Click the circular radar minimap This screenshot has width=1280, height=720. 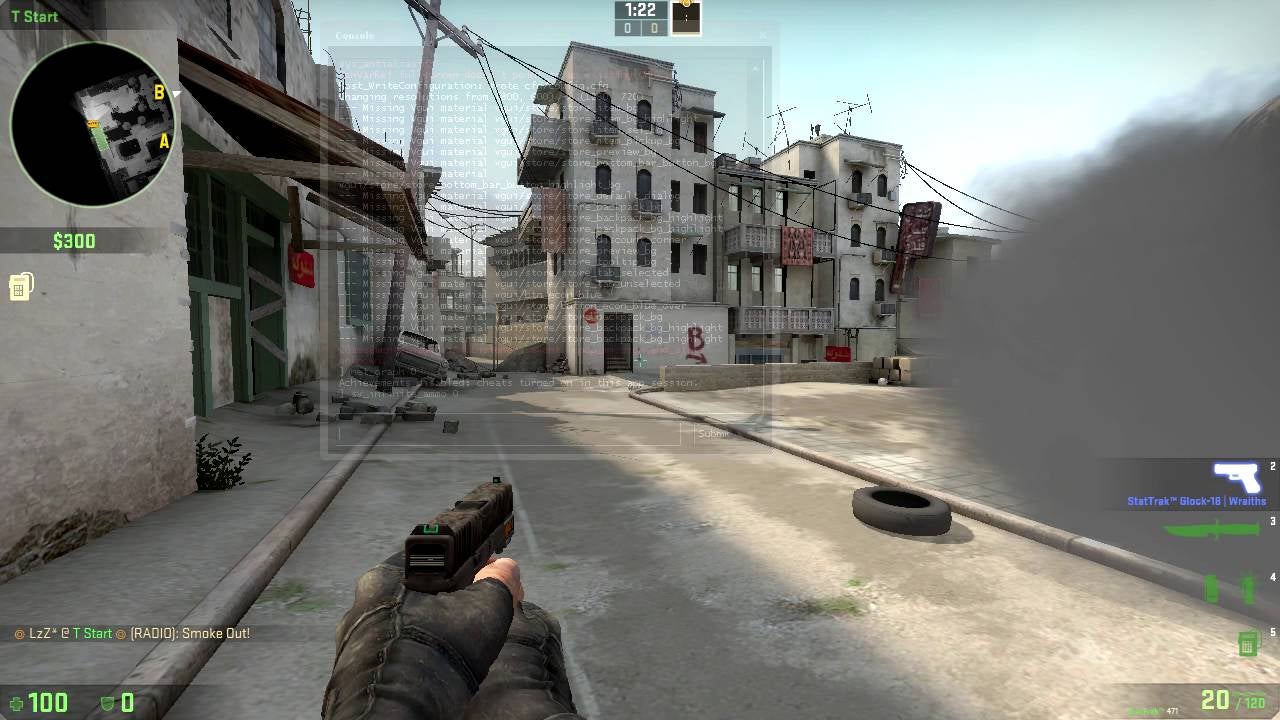[92, 124]
